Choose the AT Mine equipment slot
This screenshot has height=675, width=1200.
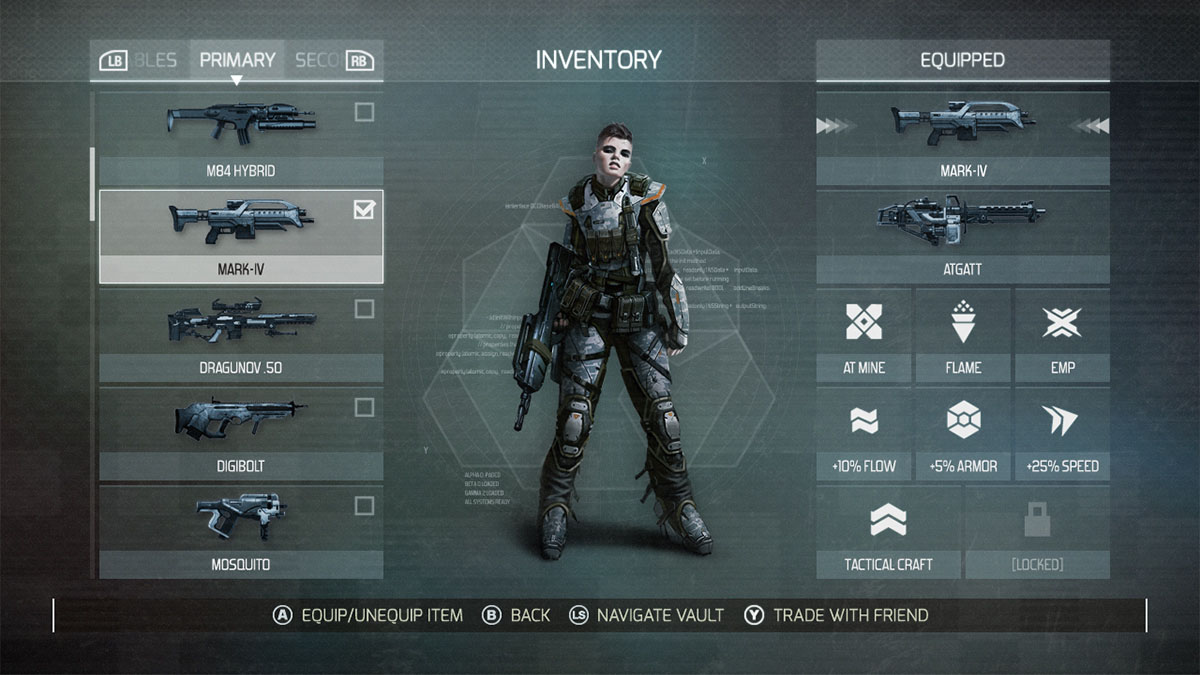[x=863, y=335]
